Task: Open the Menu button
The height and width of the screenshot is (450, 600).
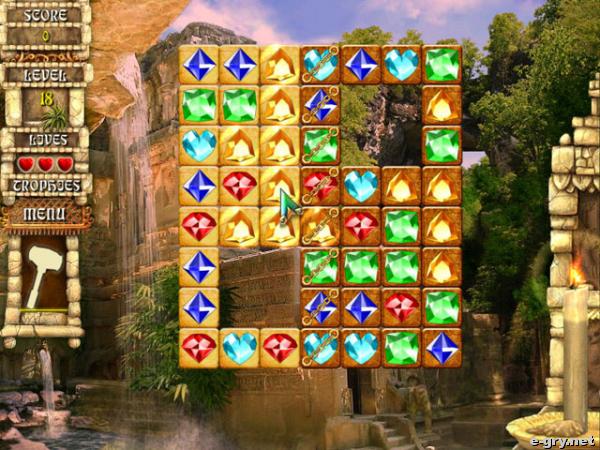Action: (45, 213)
